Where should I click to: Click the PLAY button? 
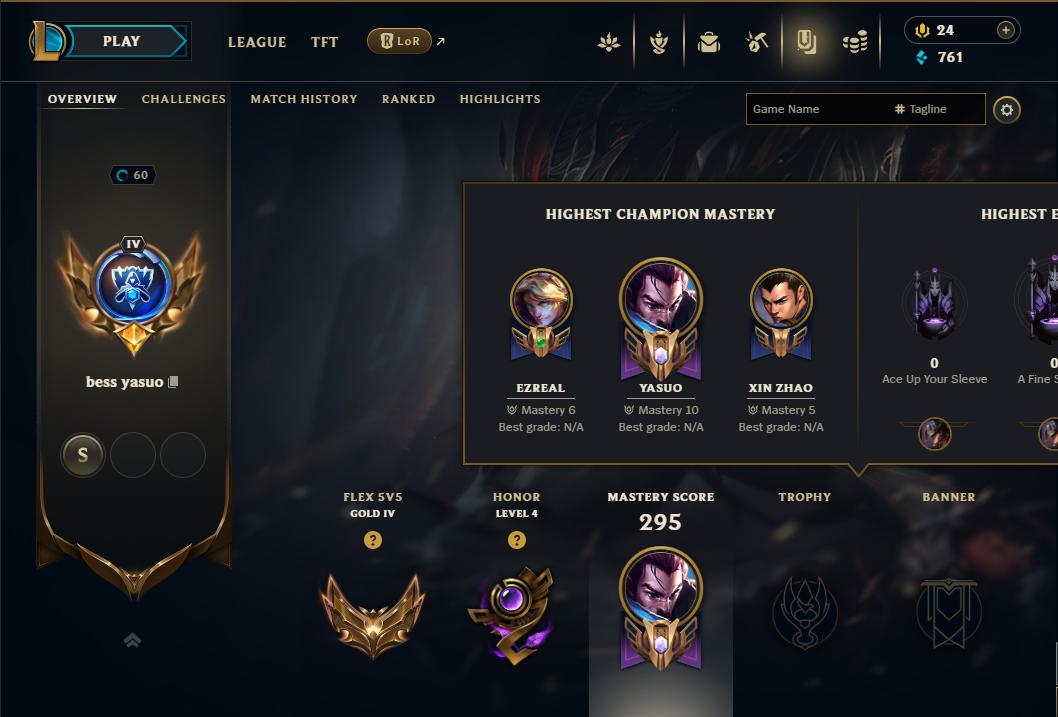click(x=122, y=41)
